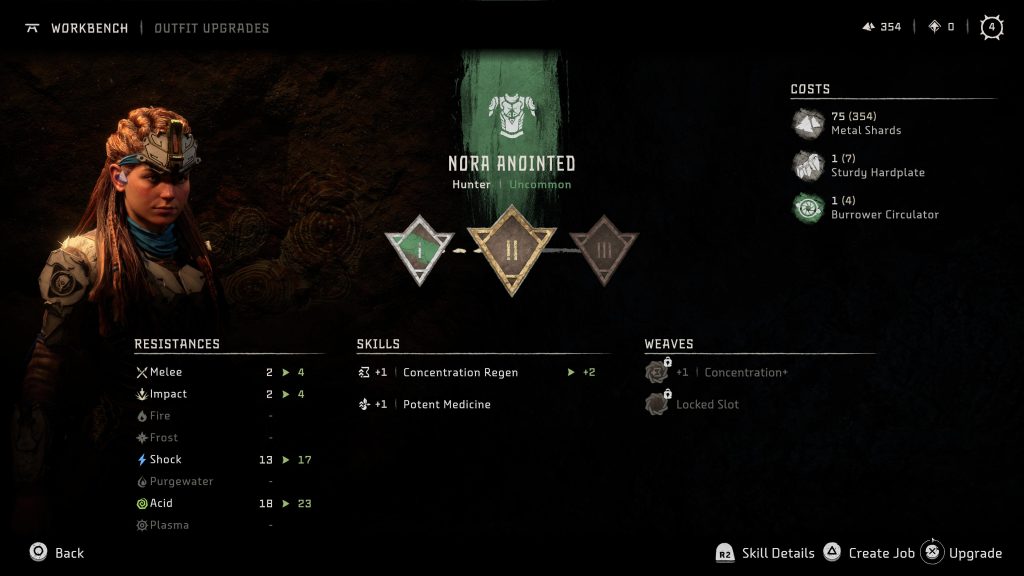Click the Upgrade button

click(x=962, y=553)
